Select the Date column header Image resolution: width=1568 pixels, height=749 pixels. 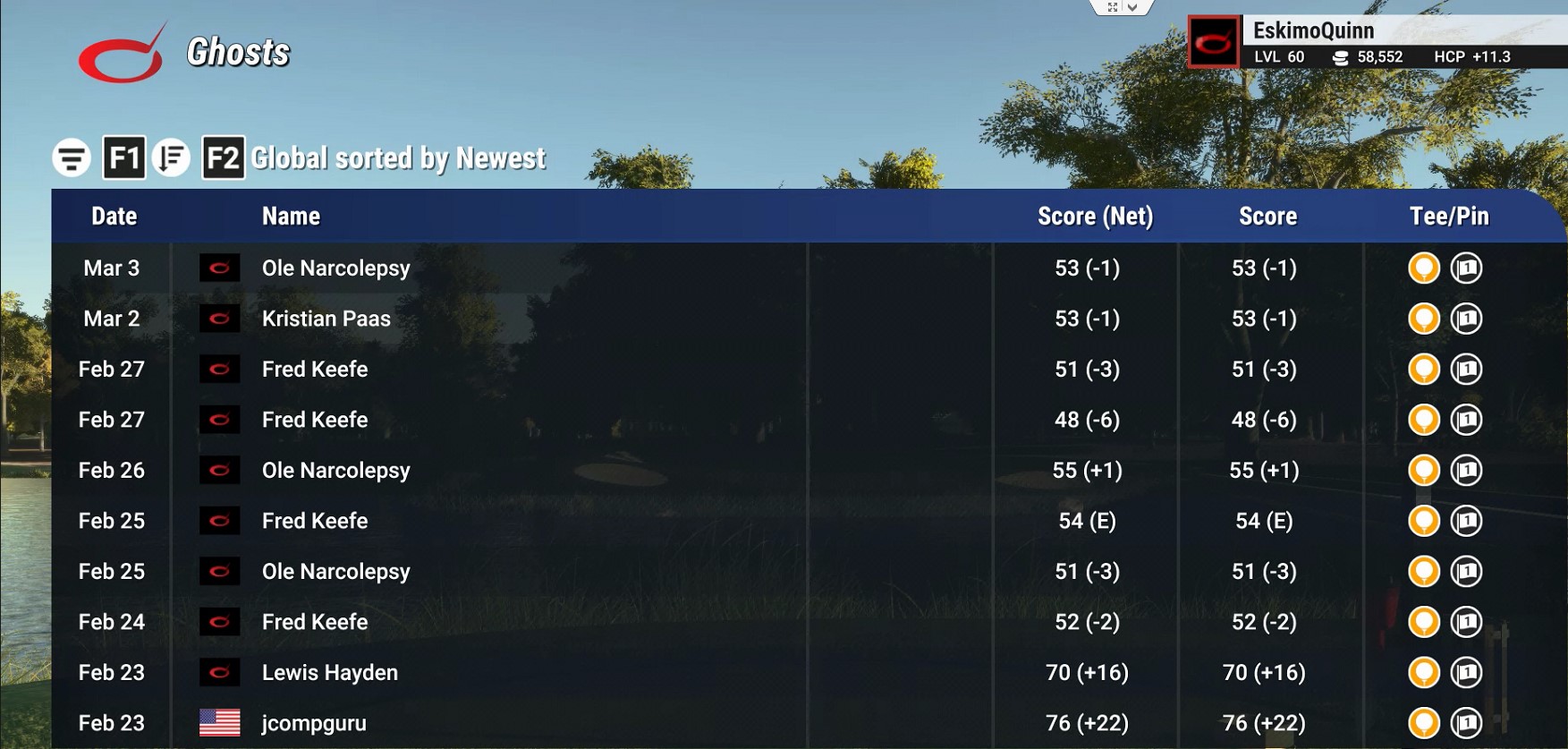coord(114,216)
